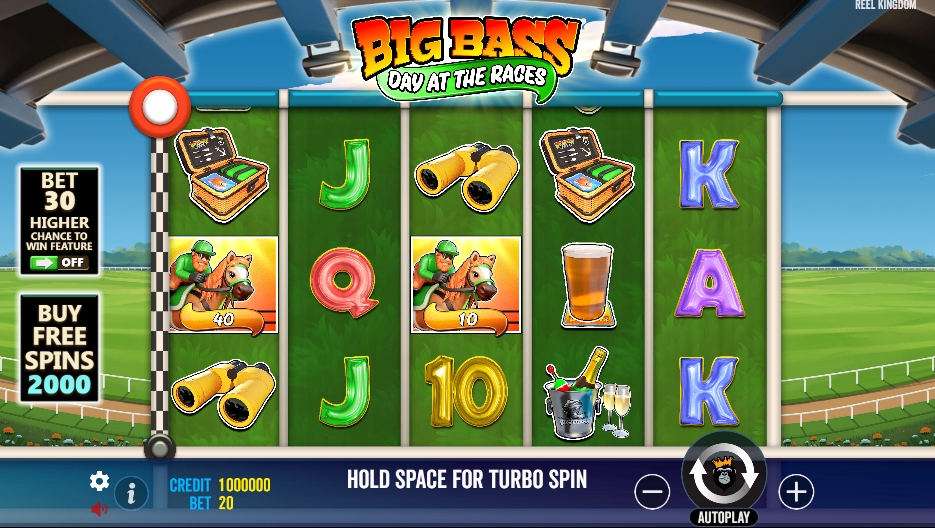
Task: Spin the reels with the spin button
Action: pos(724,475)
